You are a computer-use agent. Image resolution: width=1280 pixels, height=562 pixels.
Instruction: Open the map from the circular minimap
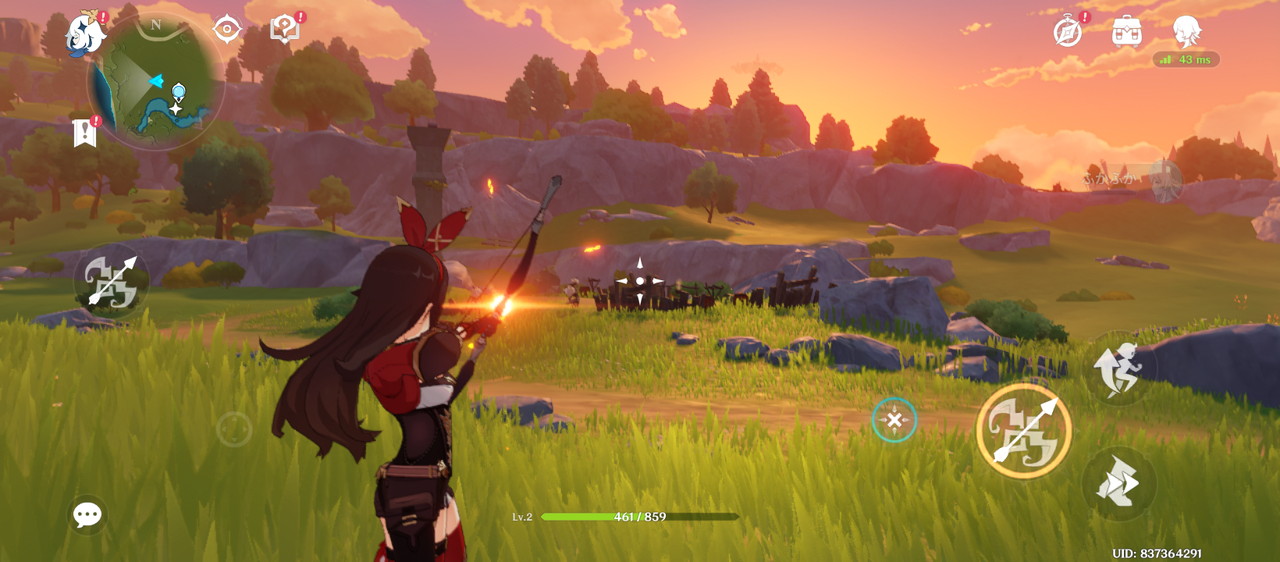[155, 83]
